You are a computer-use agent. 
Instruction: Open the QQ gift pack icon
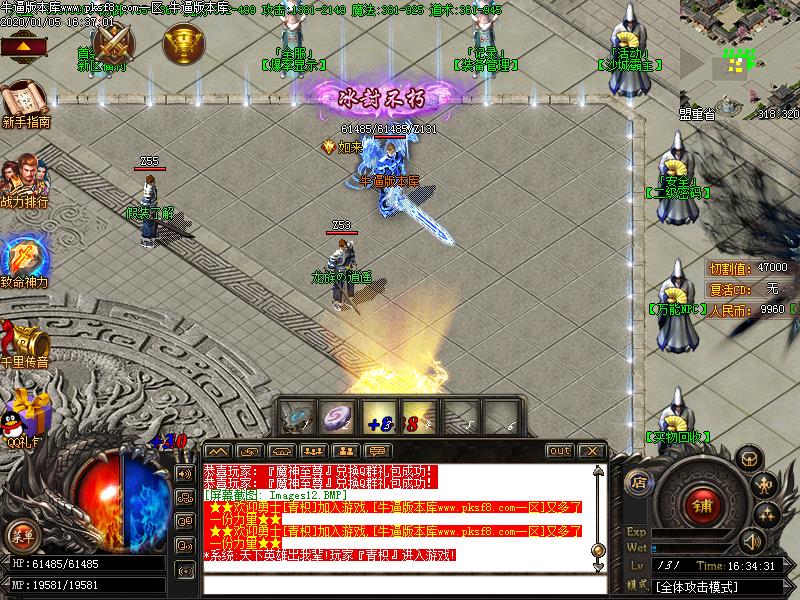[x=24, y=414]
